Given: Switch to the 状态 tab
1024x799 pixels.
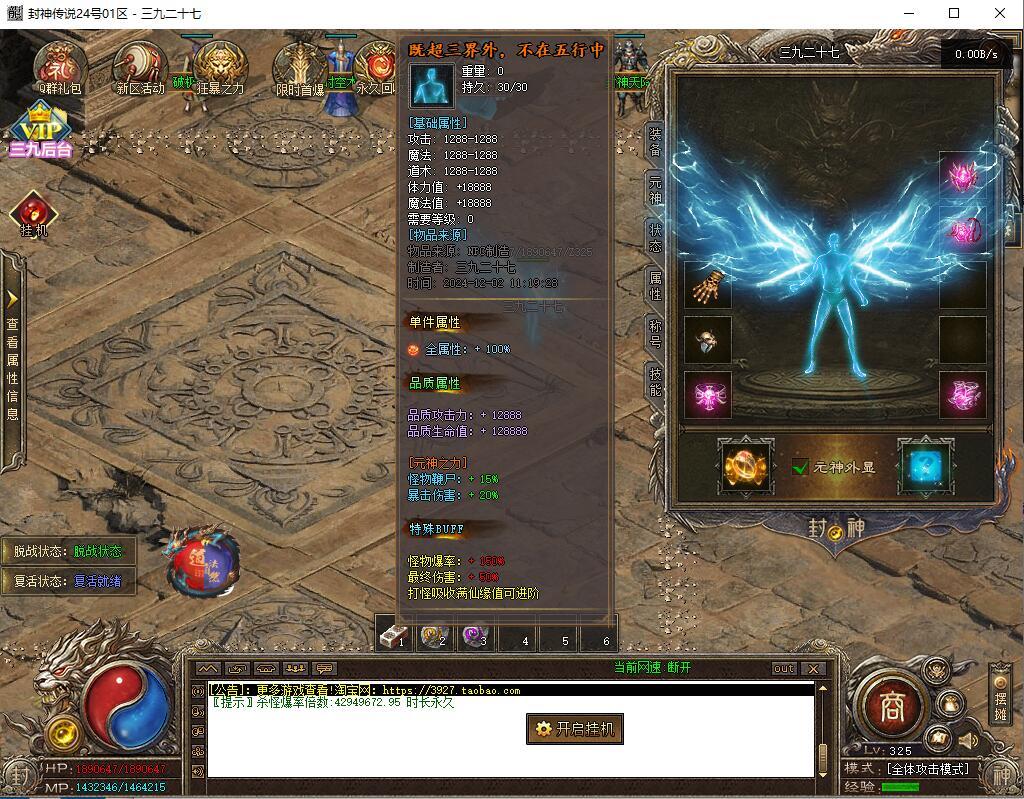Looking at the screenshot, I should [655, 239].
